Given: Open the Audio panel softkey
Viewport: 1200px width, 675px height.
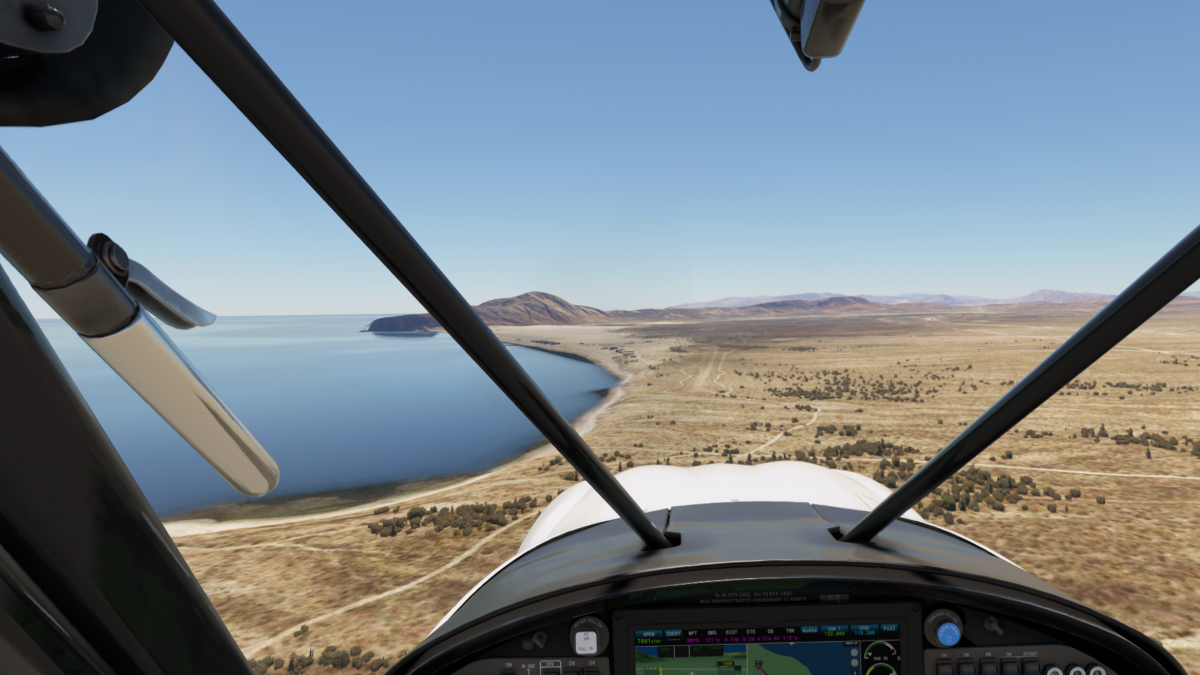Looking at the screenshot, I should [x=809, y=630].
